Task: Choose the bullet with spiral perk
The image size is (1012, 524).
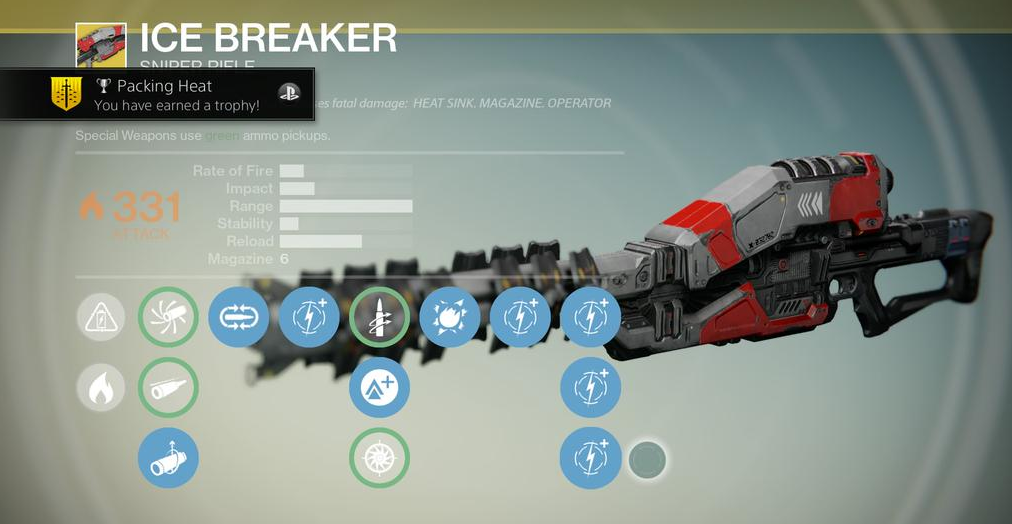Action: (x=379, y=318)
